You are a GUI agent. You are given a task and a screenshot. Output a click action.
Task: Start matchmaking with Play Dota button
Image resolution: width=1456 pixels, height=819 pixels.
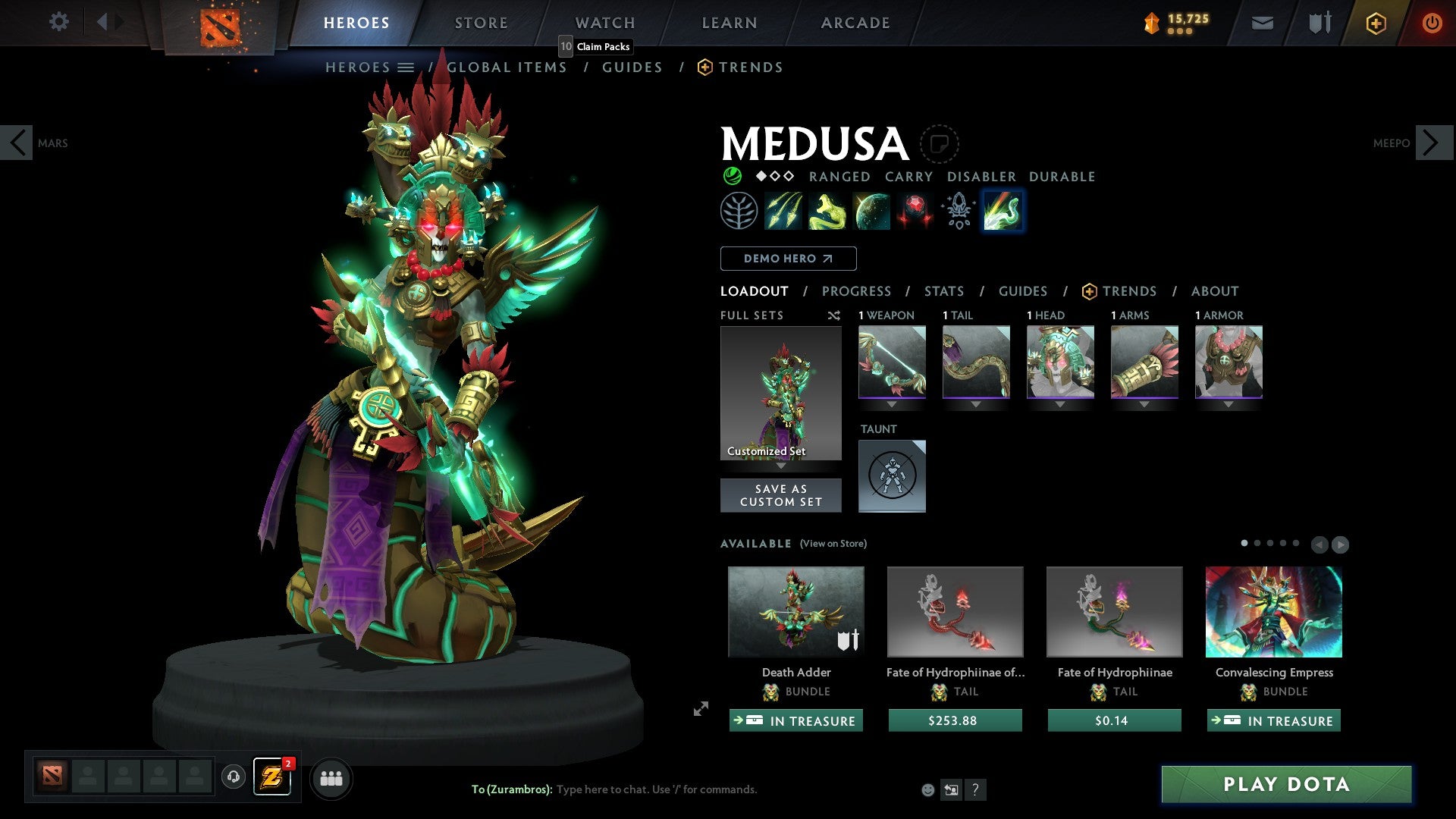pos(1286,784)
